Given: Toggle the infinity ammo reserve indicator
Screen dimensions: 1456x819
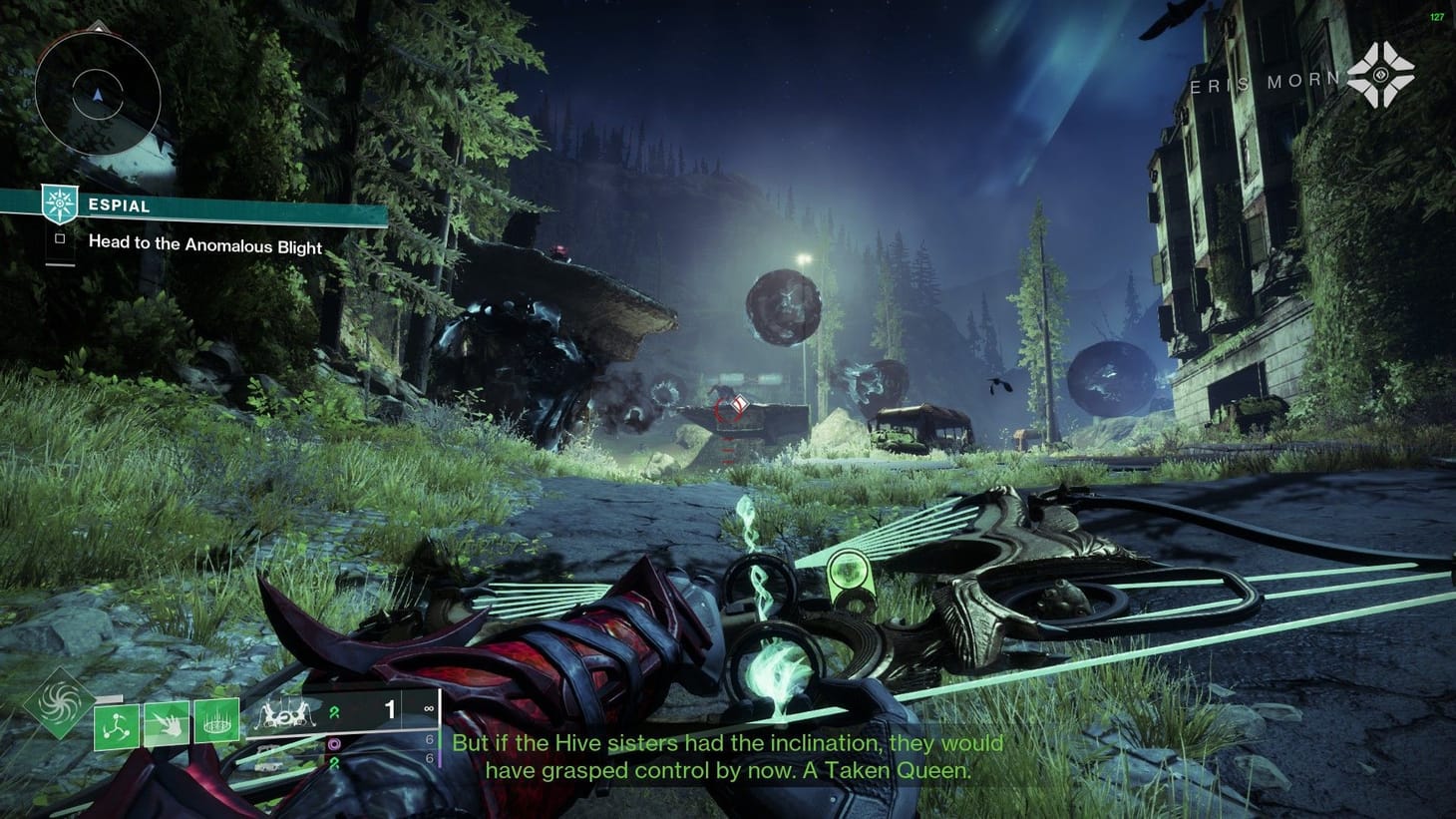Looking at the screenshot, I should 429,708.
